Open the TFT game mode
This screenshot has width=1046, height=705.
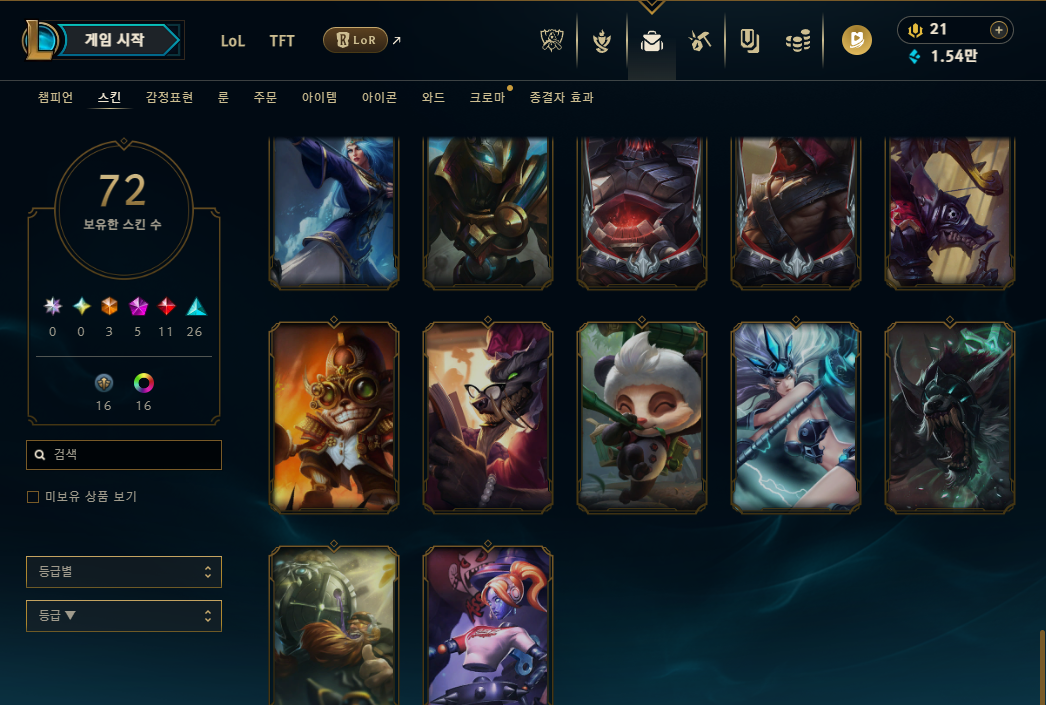pyautogui.click(x=282, y=41)
